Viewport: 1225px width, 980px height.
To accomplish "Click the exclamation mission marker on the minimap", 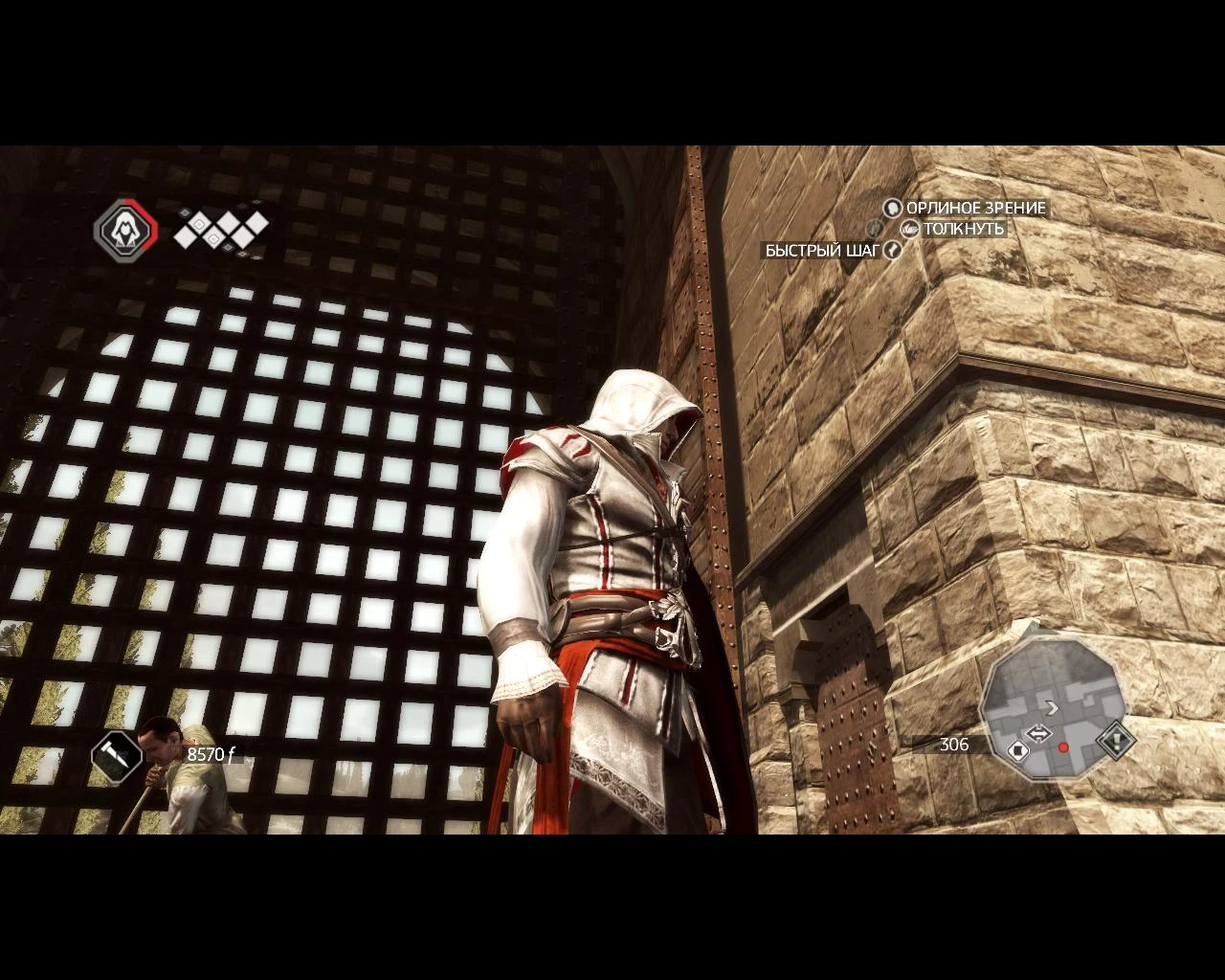I will pos(1116,741).
